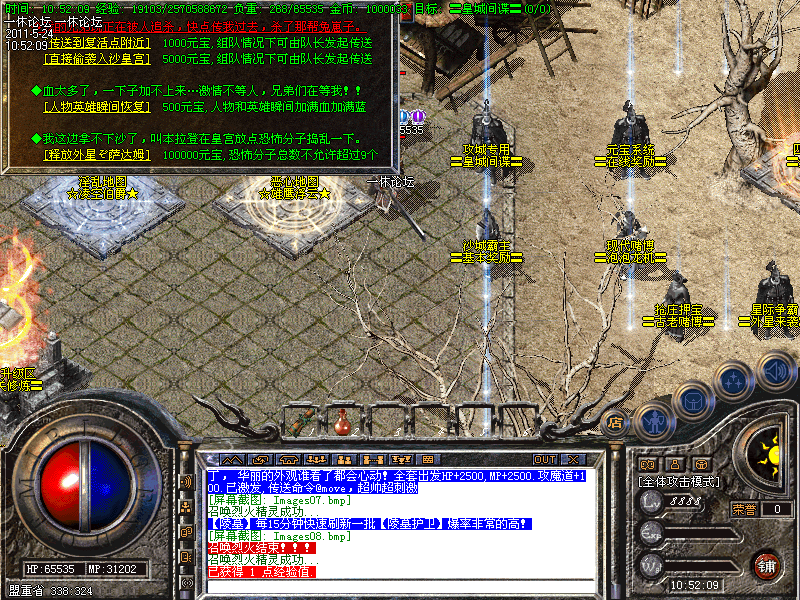This screenshot has width=800, height=600.
Task: Choose the 直接偷袭入沙皇宫 option
Action: pyautogui.click(x=99, y=59)
